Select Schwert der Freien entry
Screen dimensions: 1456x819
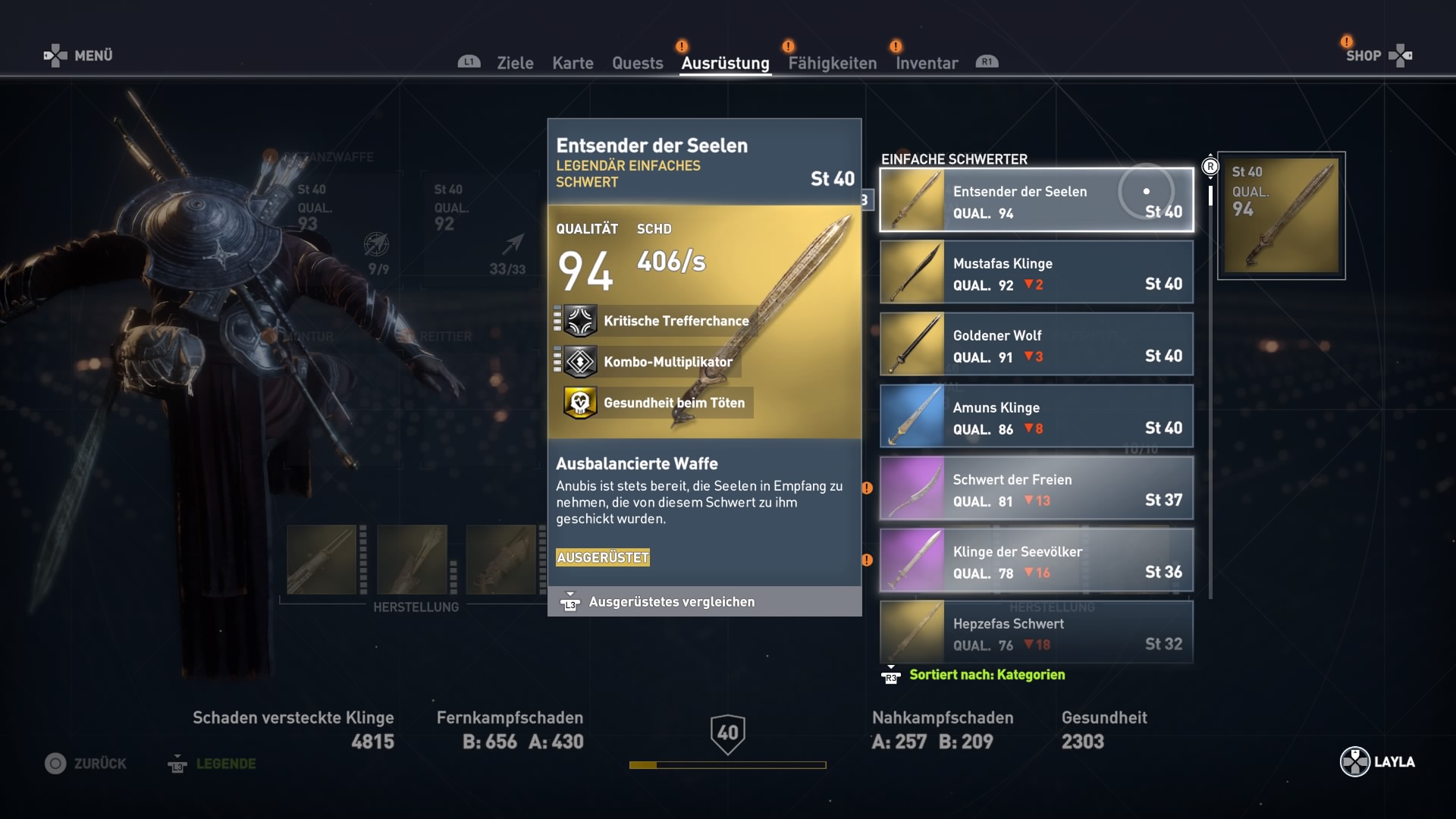pyautogui.click(x=1036, y=488)
